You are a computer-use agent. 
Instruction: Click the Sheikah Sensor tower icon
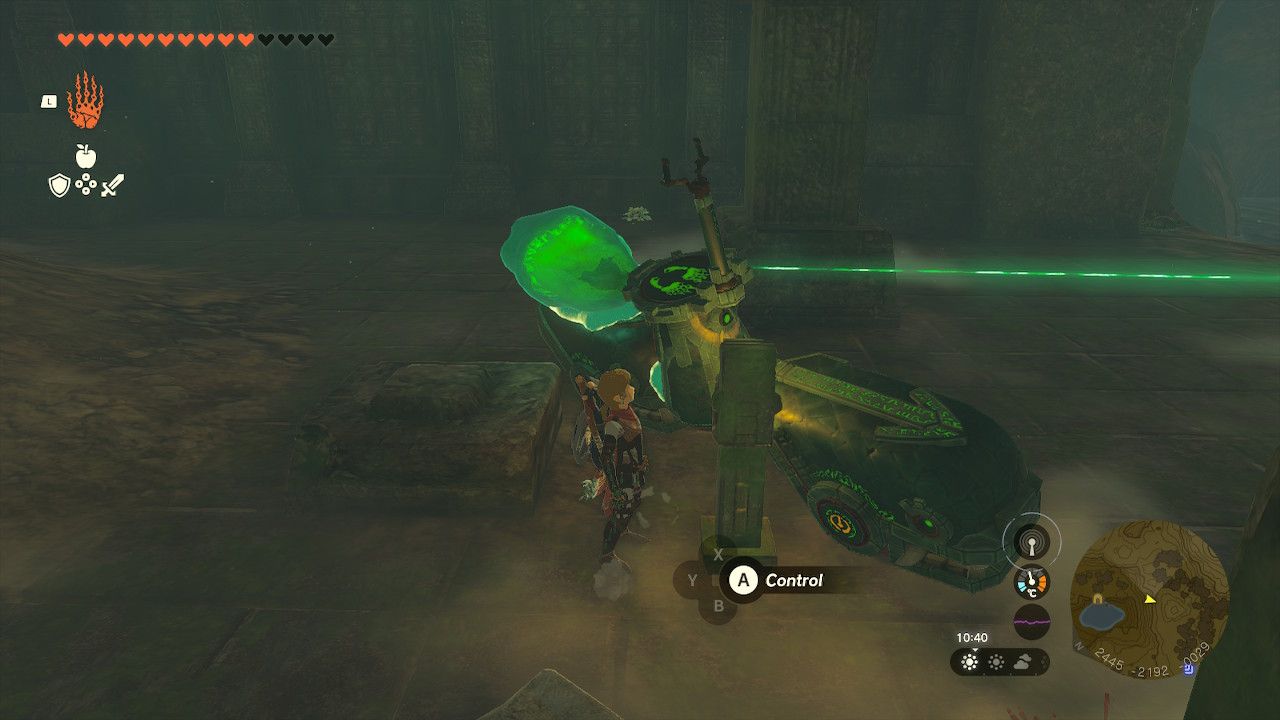pyautogui.click(x=1031, y=542)
